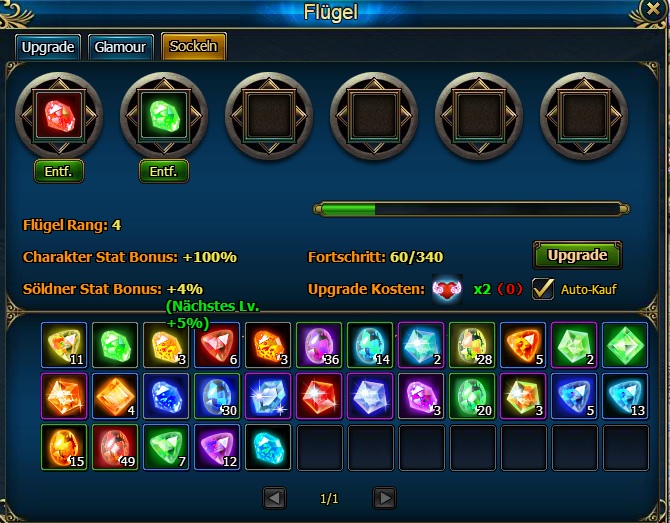The width and height of the screenshot is (670, 523).
Task: Choose the blue gem stack of 30
Action: pyautogui.click(x=217, y=396)
